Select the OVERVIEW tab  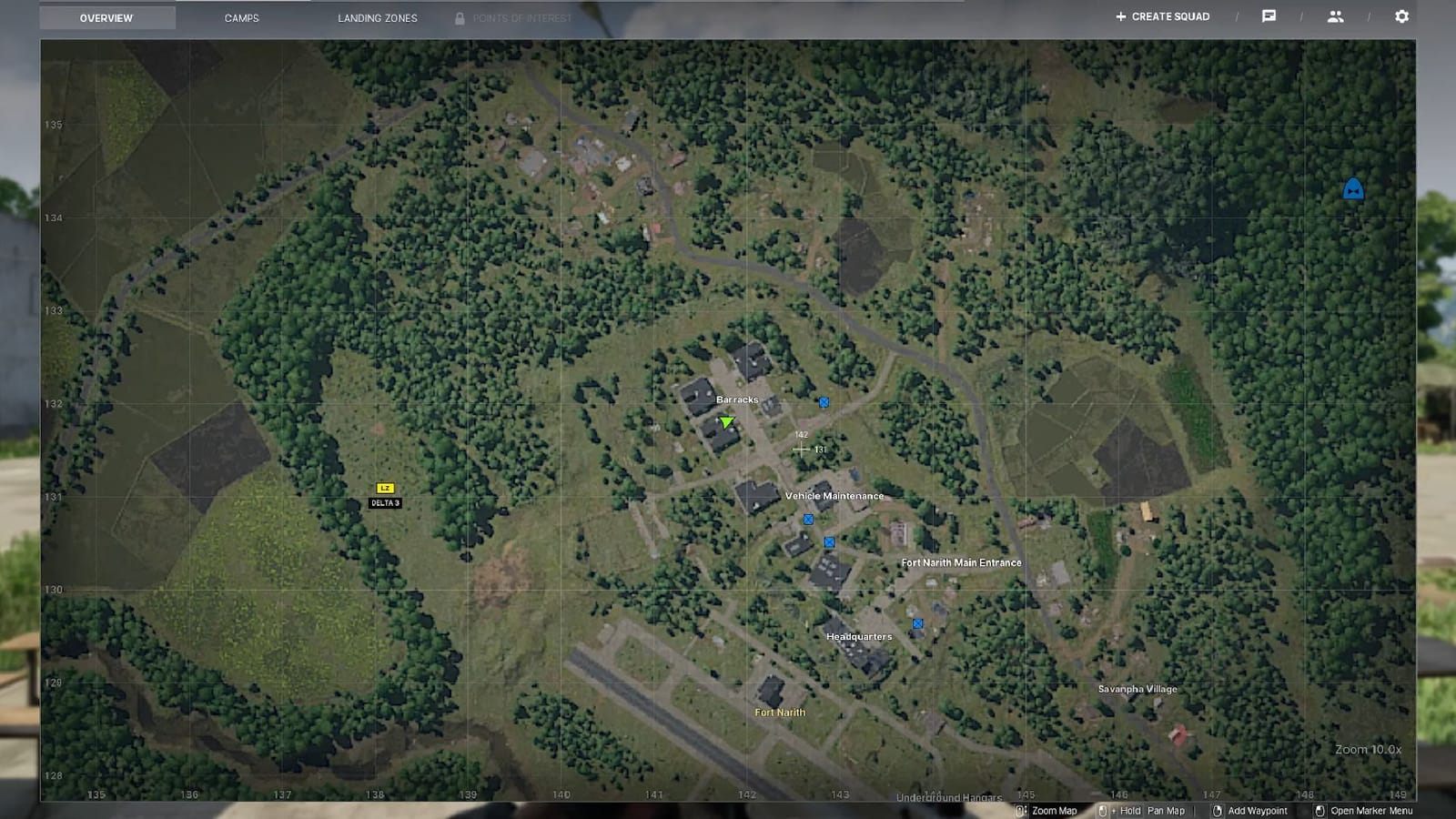106,16
